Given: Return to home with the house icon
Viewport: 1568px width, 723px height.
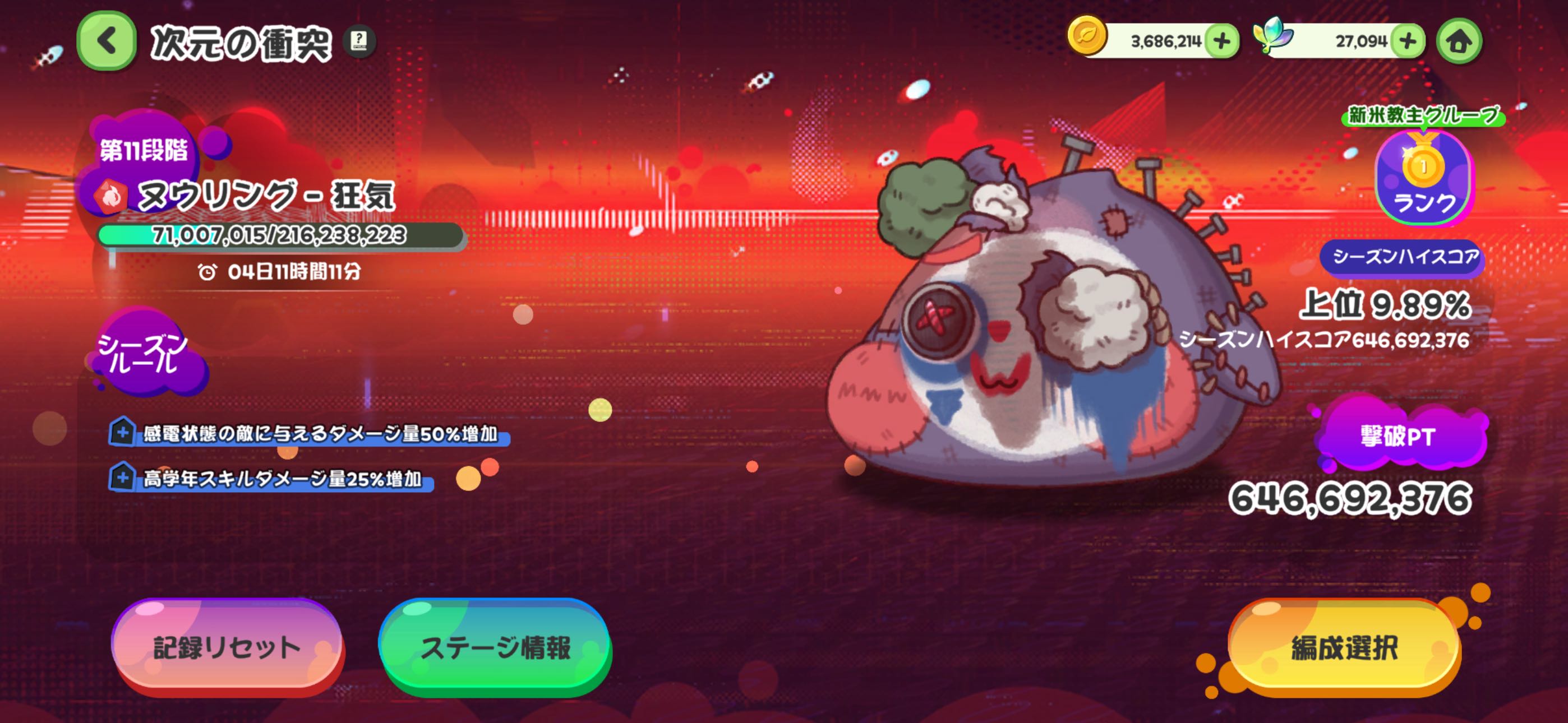Looking at the screenshot, I should [x=1460, y=41].
